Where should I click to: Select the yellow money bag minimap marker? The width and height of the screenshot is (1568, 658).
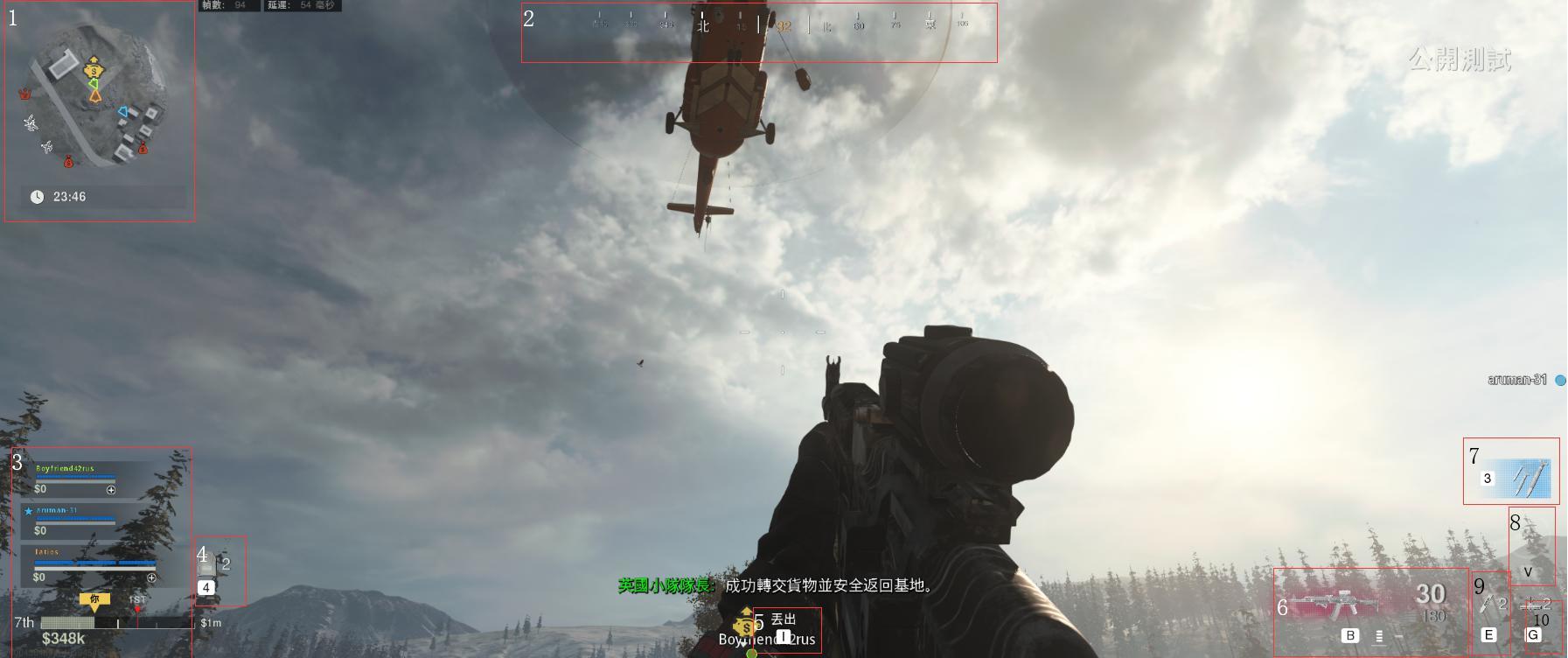93,69
